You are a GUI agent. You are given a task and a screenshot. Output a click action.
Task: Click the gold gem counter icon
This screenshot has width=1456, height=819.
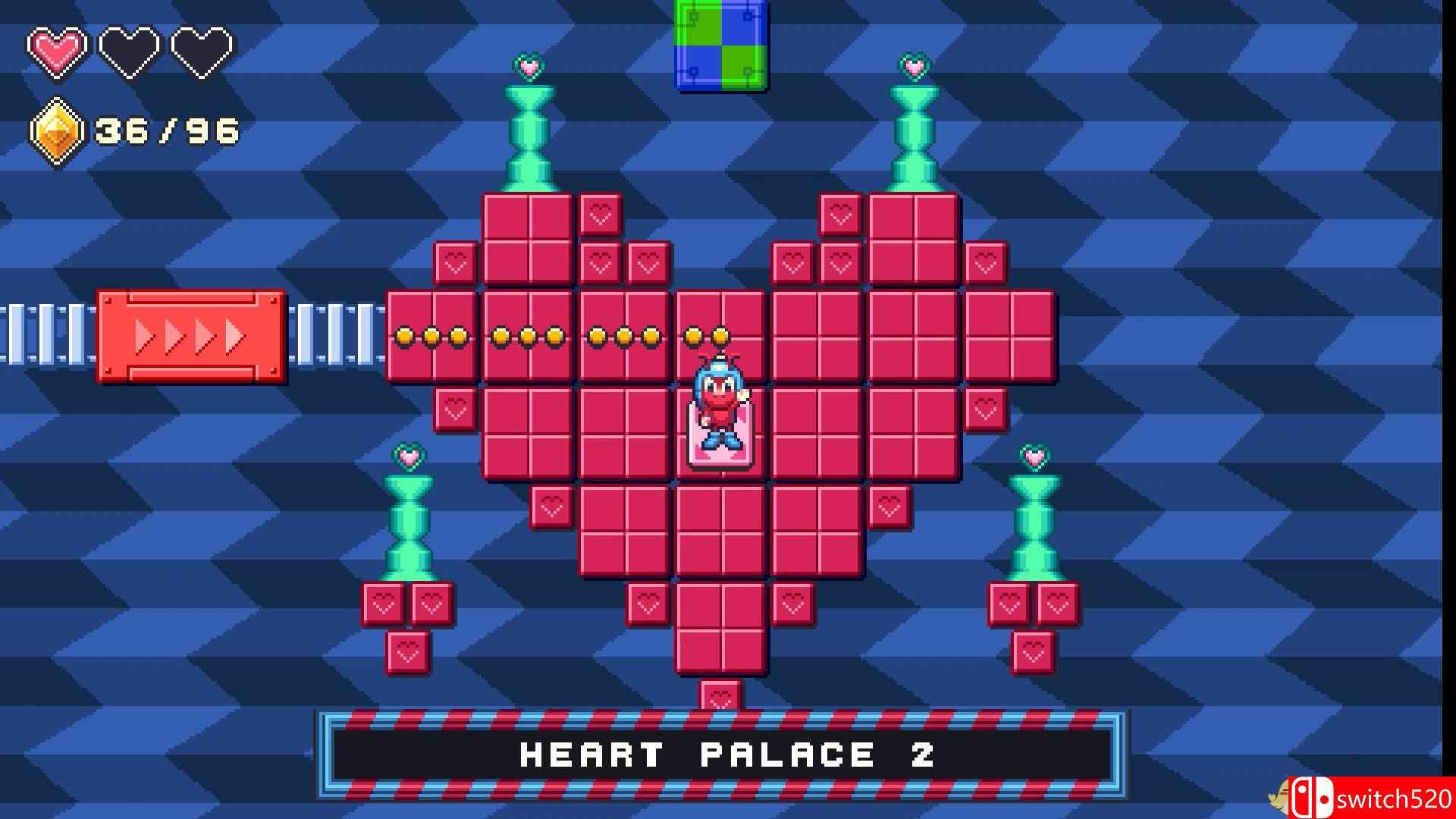(57, 130)
